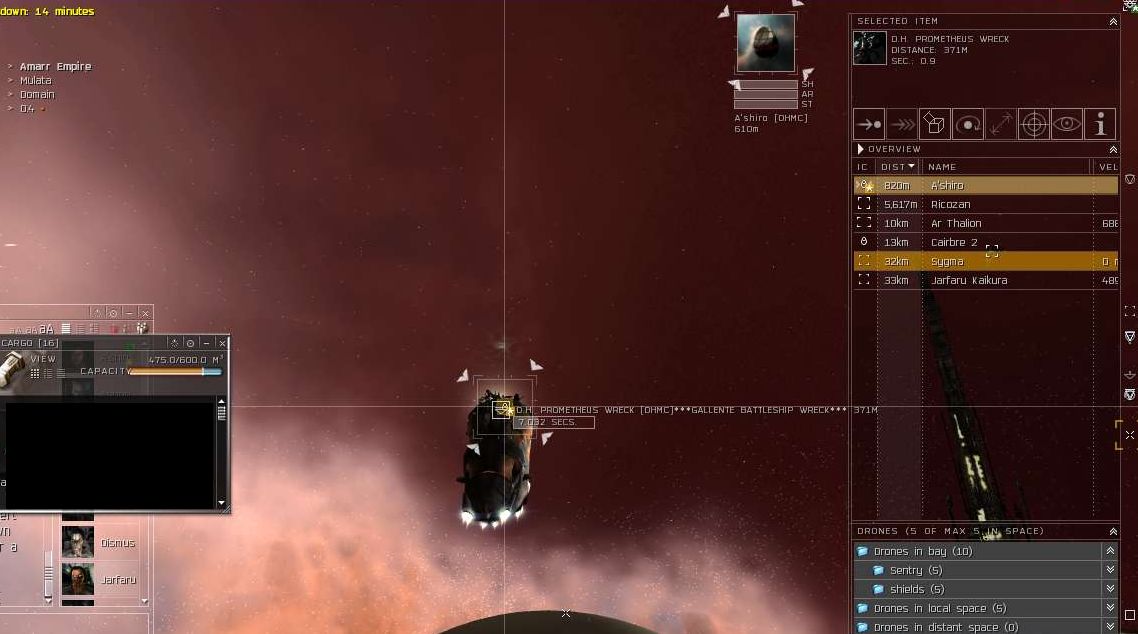Look at selected item with eye button
The image size is (1138, 634).
pyautogui.click(x=1067, y=124)
